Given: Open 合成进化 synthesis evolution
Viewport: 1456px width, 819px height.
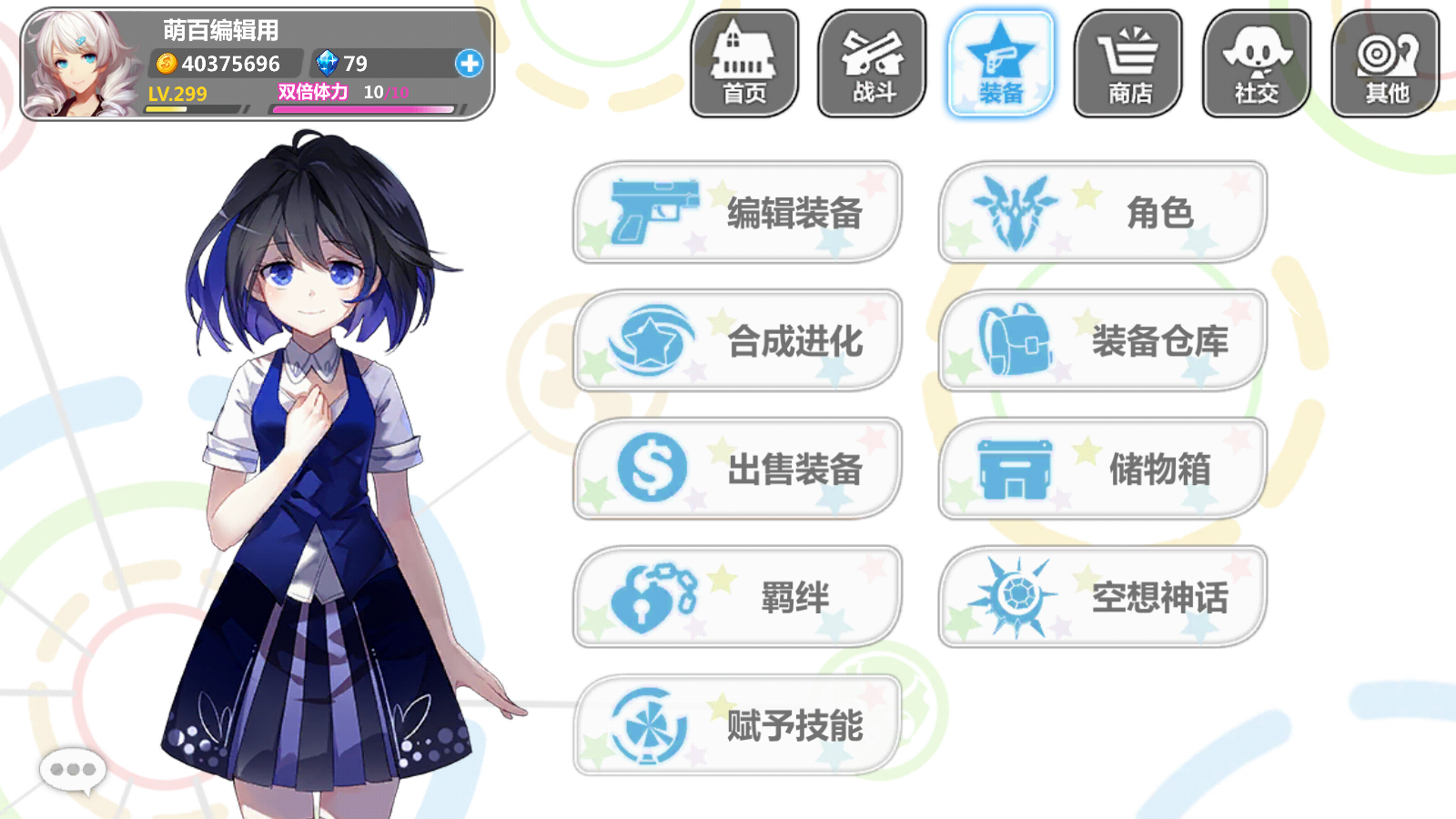Looking at the screenshot, I should coord(737,341).
